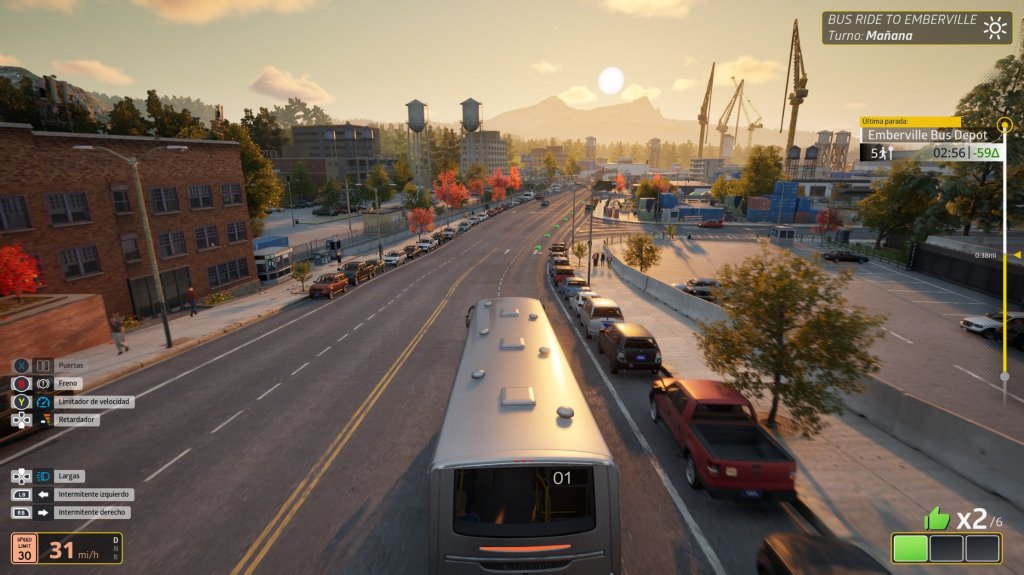Open the Bus Ride to Emberville route banner
This screenshot has height=575, width=1024.
[900, 27]
